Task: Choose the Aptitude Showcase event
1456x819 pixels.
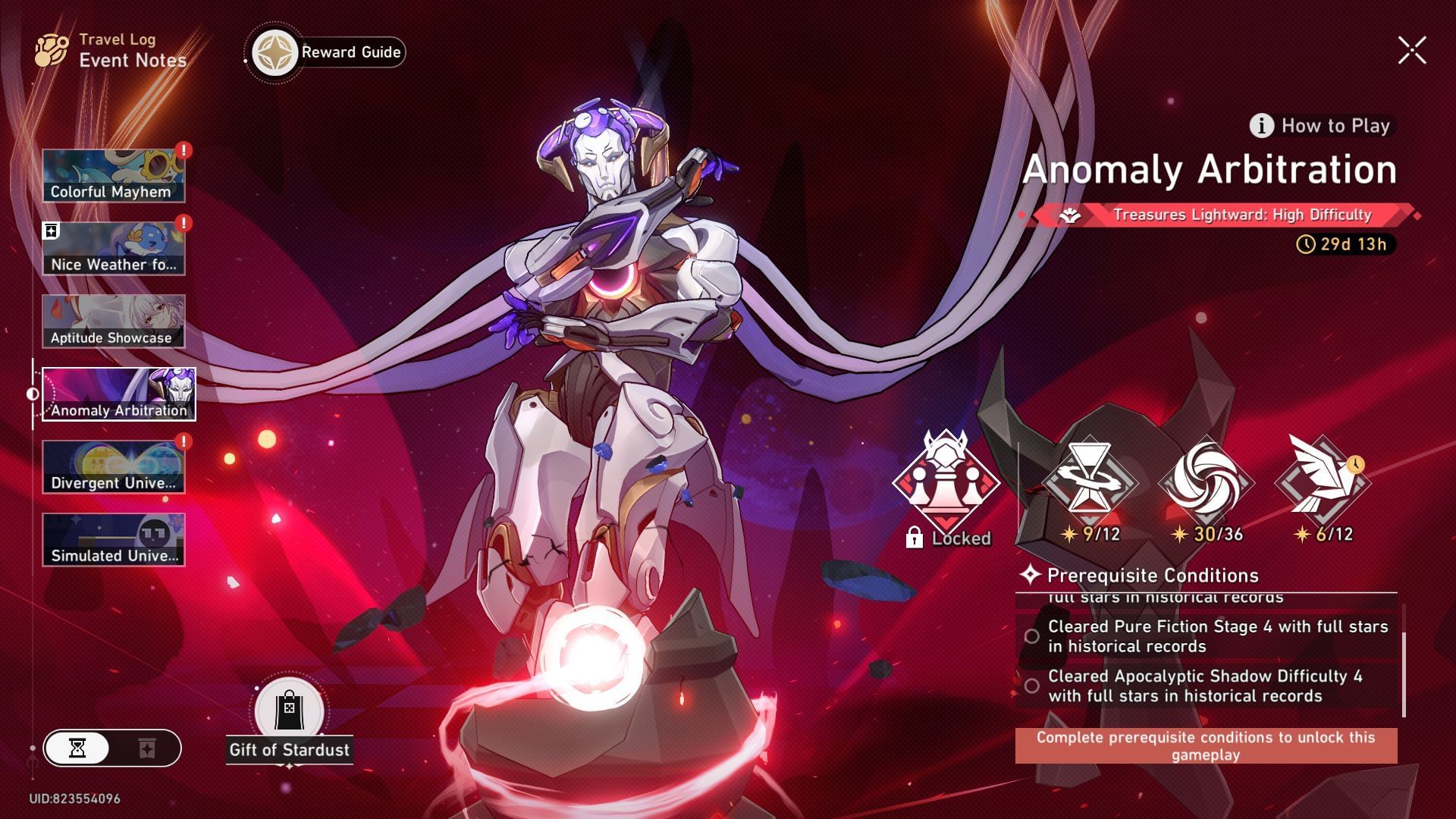Action: tap(113, 322)
